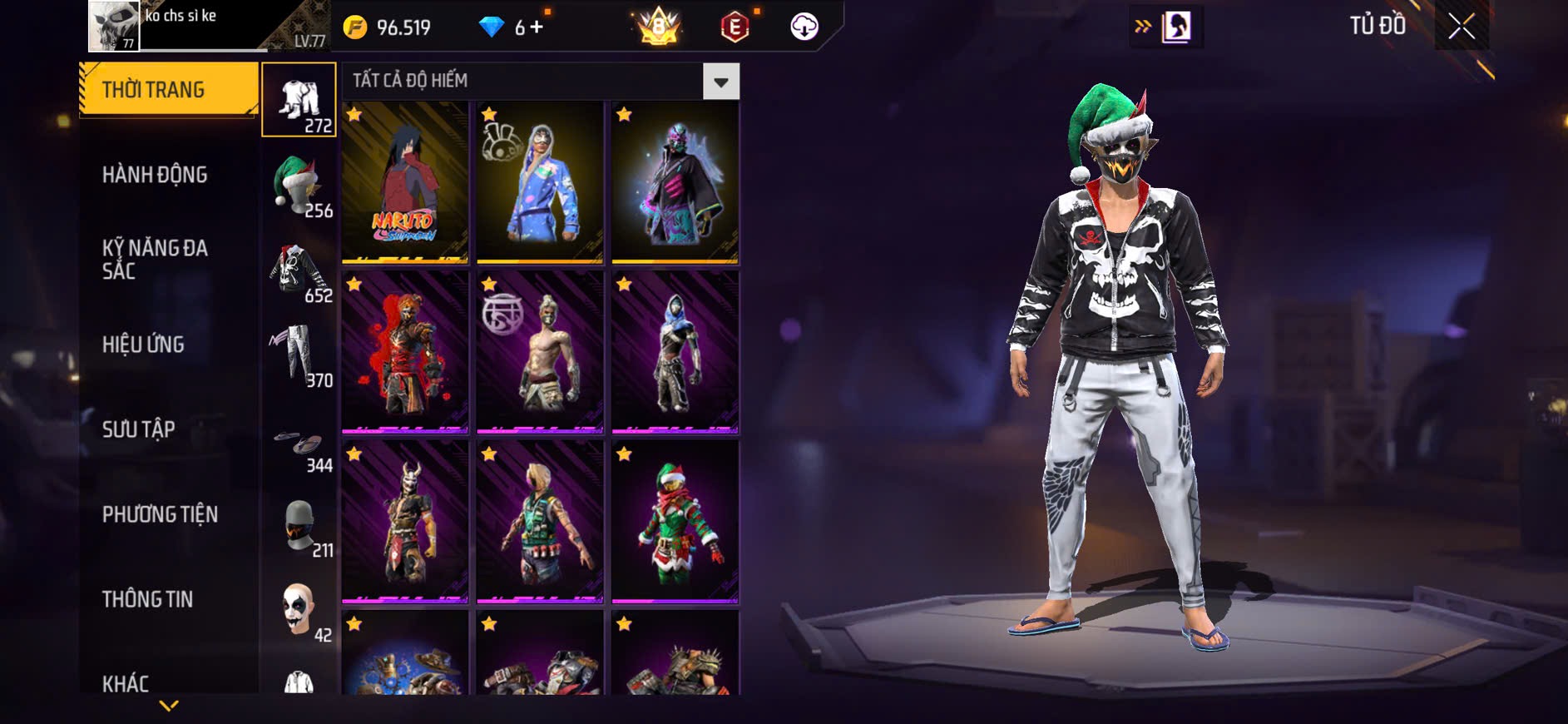Open the Hành Động category

point(155,175)
